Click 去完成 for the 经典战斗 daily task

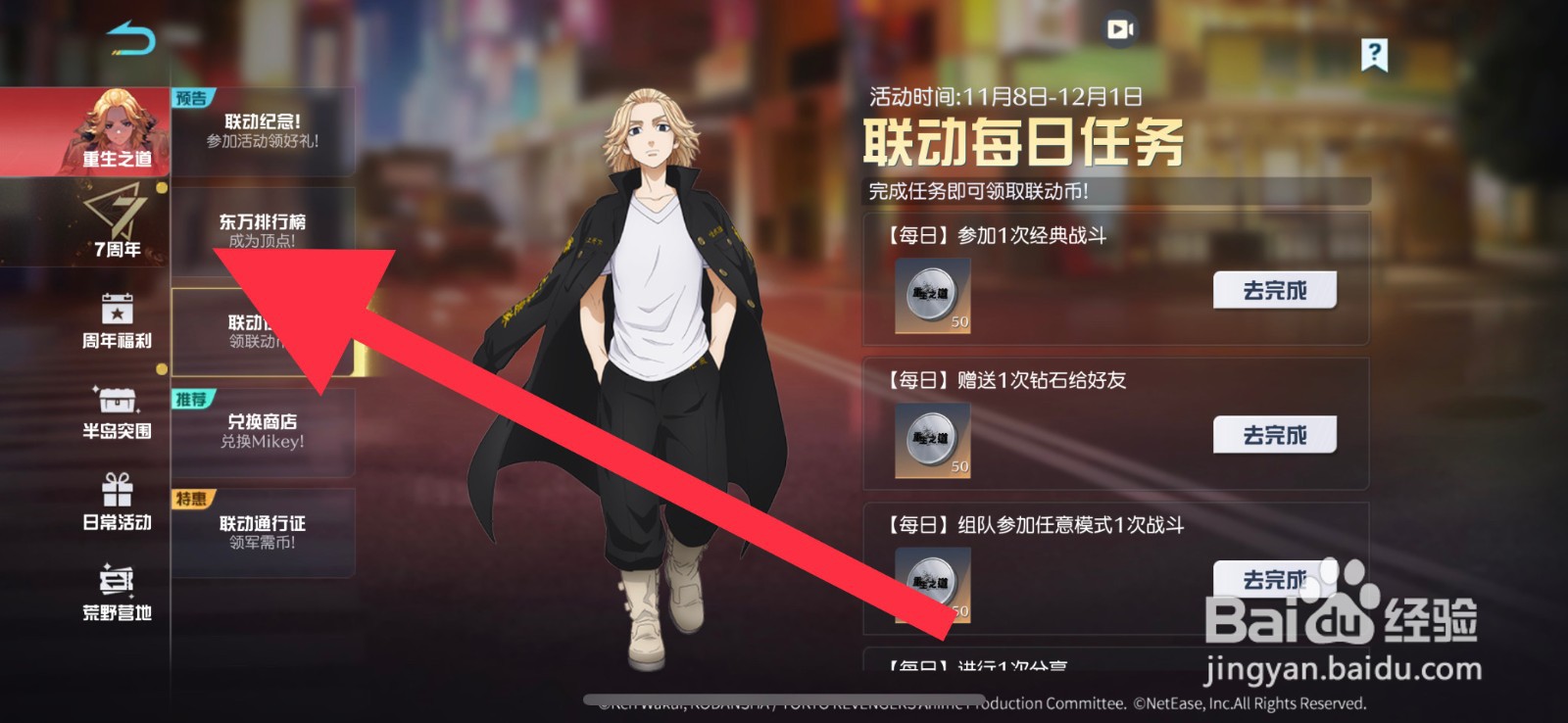[1274, 288]
